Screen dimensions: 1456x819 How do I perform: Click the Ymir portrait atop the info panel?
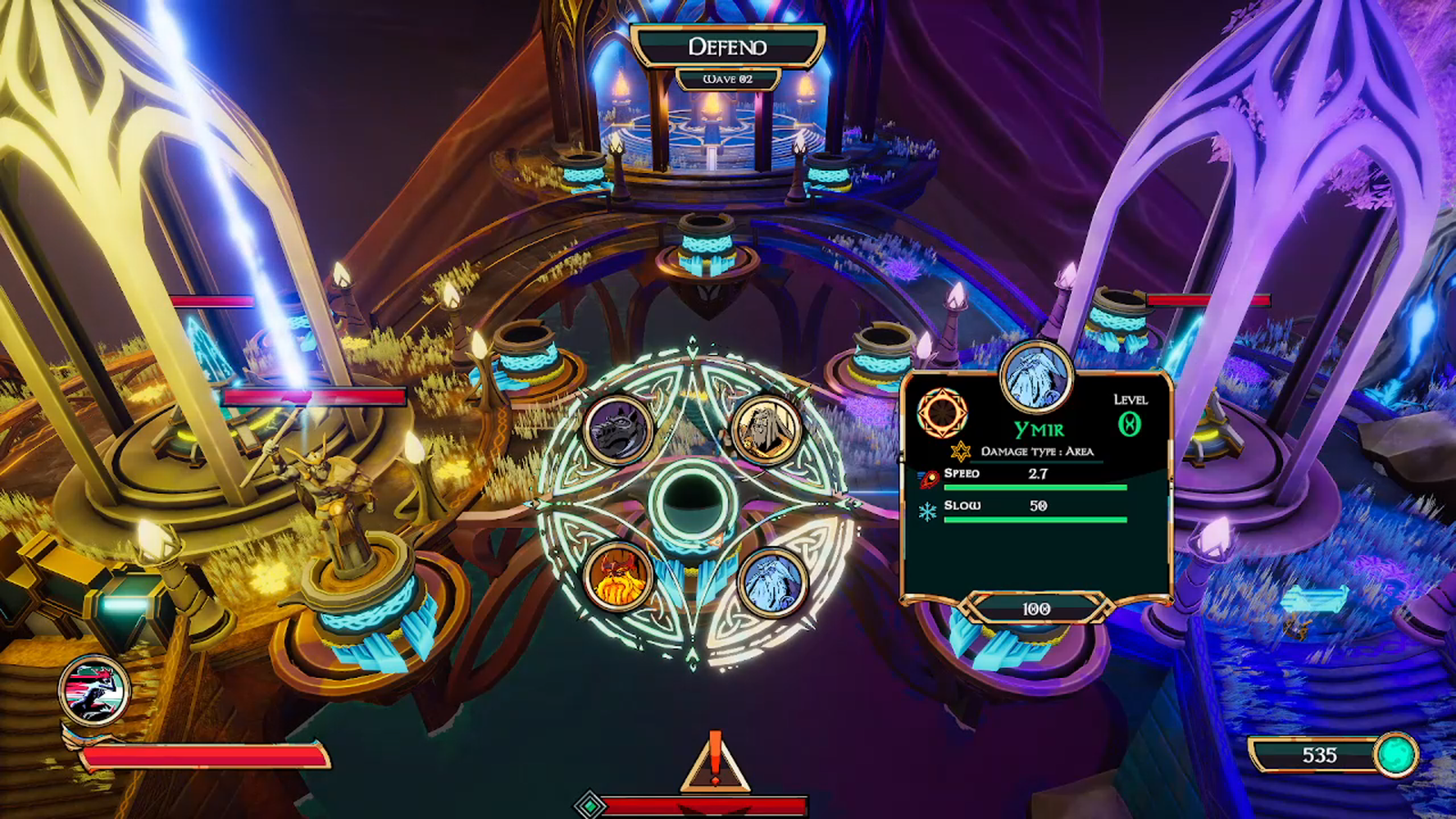tap(1036, 376)
